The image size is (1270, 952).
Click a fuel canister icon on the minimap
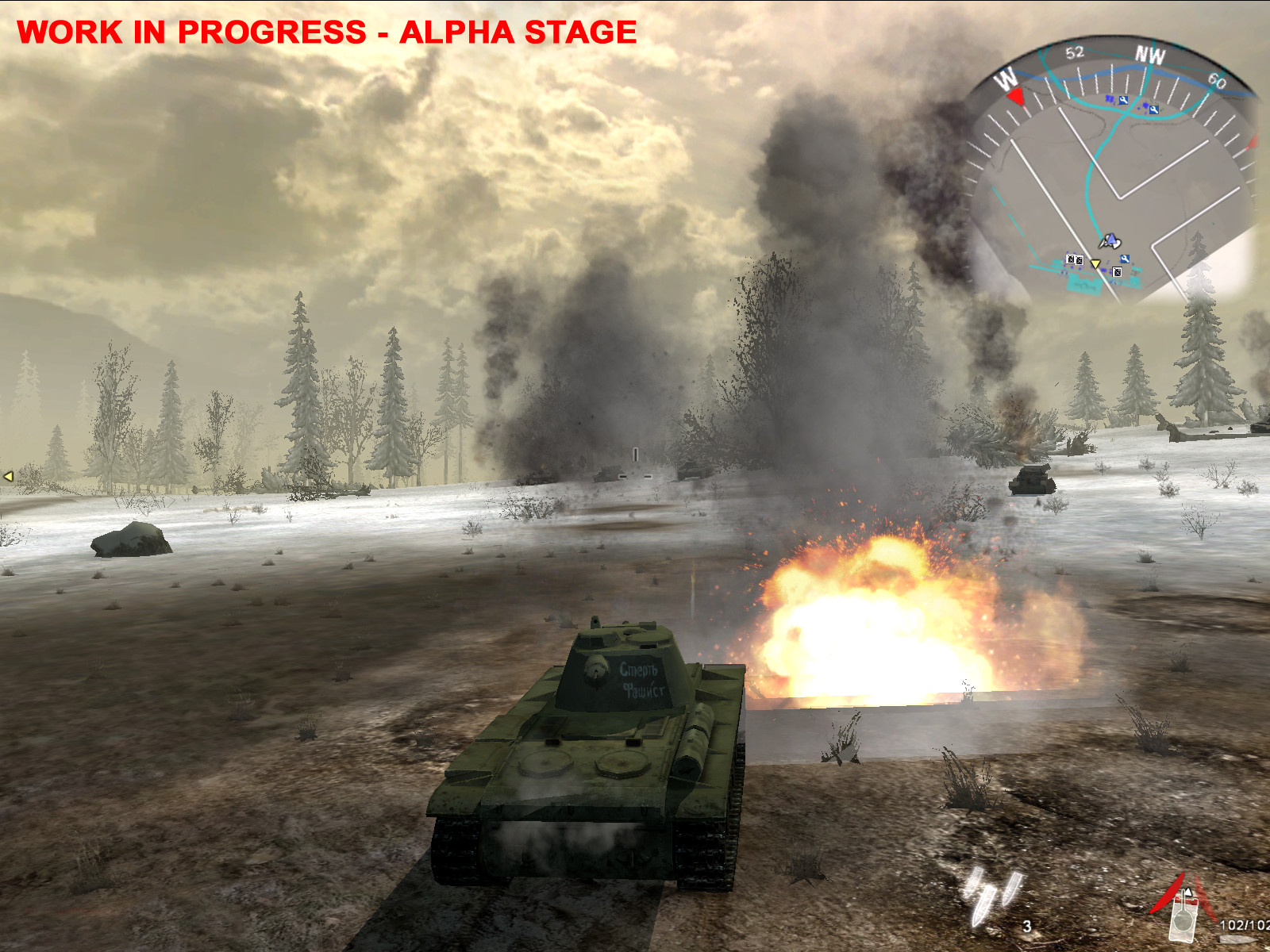[x=1070, y=261]
